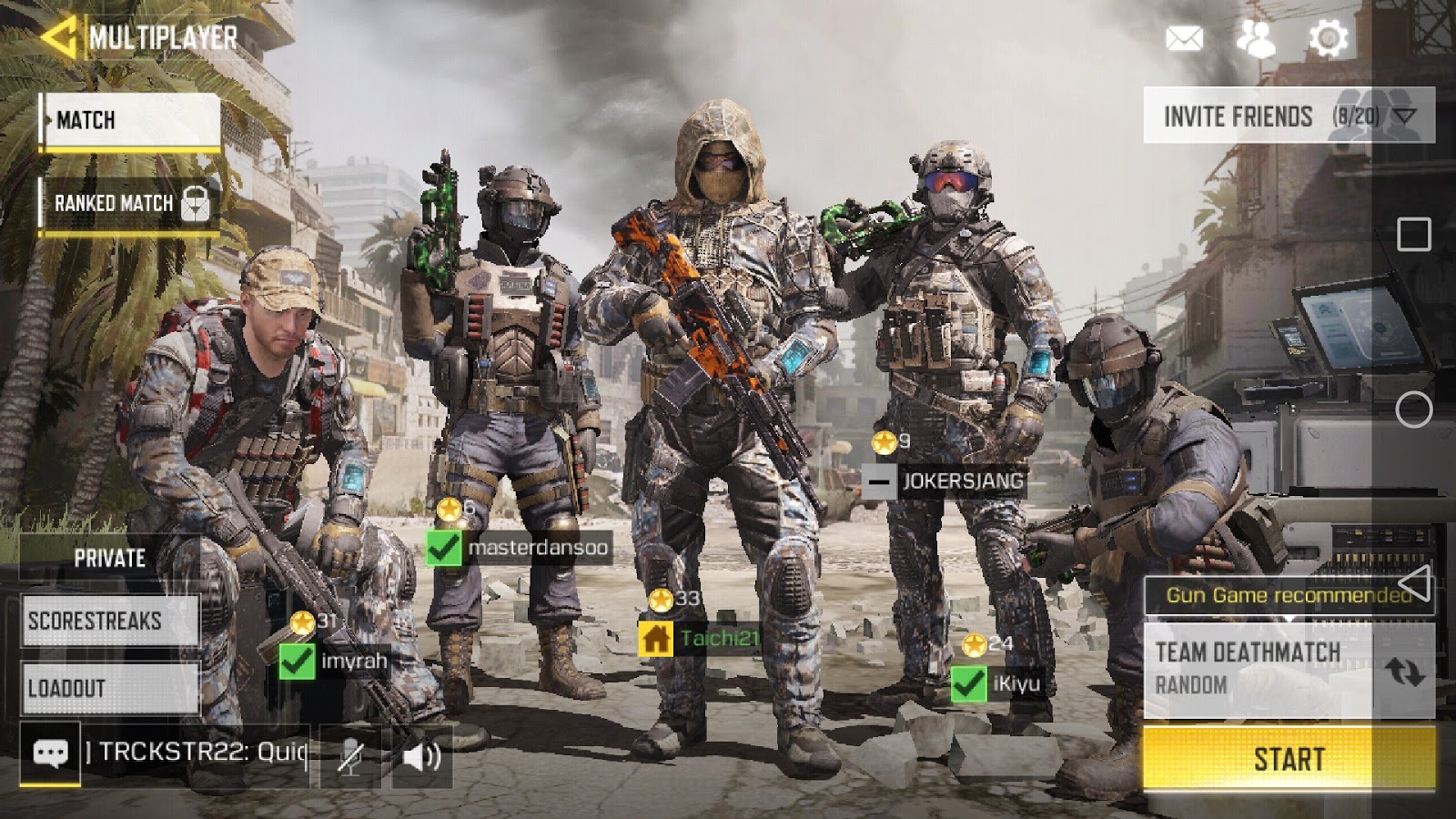Screen dimensions: 1456x819
Task: Start the match
Action: click(1289, 758)
